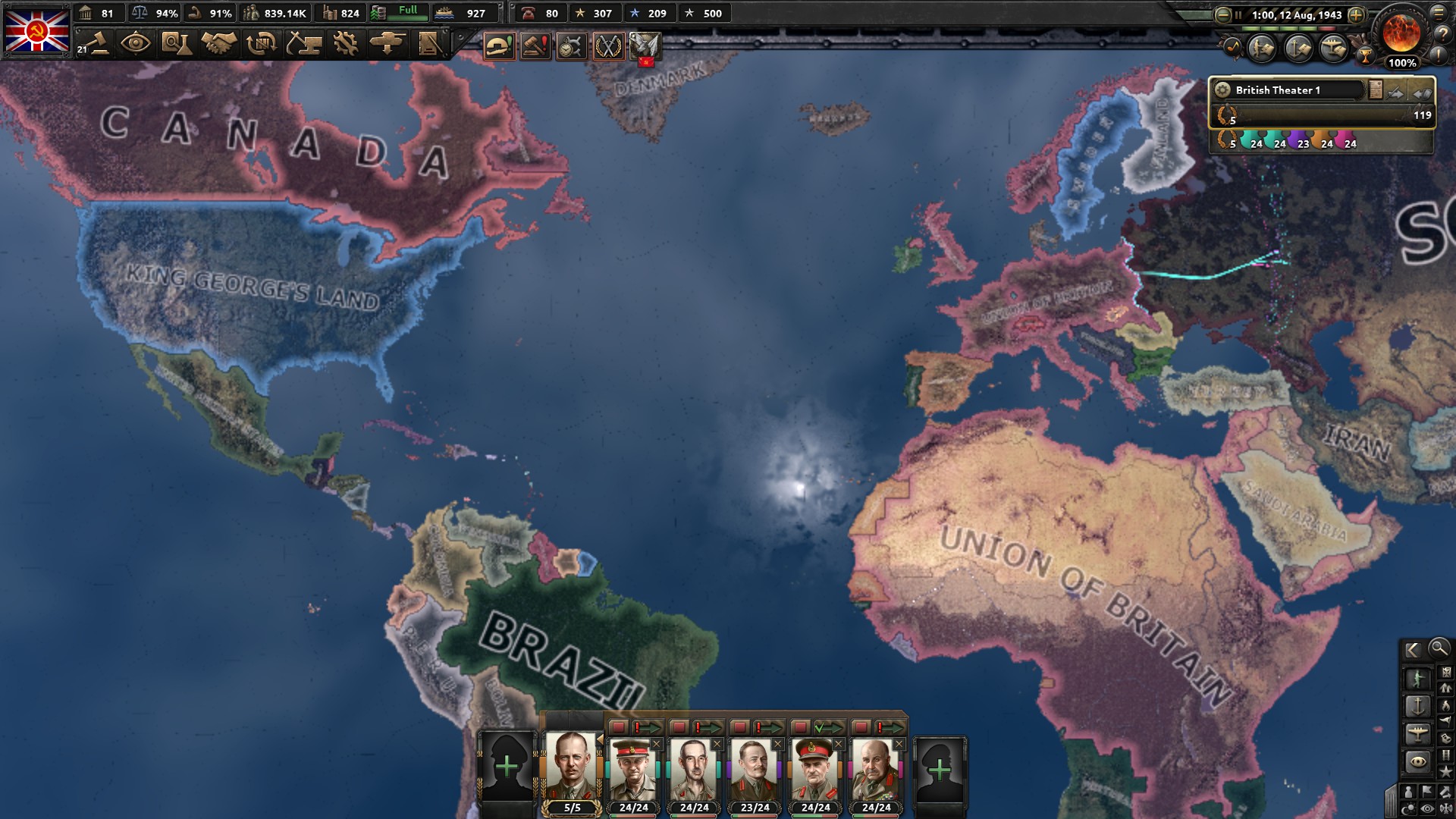Select the naval anchor map mode
This screenshot has height=819, width=1456.
(1418, 707)
